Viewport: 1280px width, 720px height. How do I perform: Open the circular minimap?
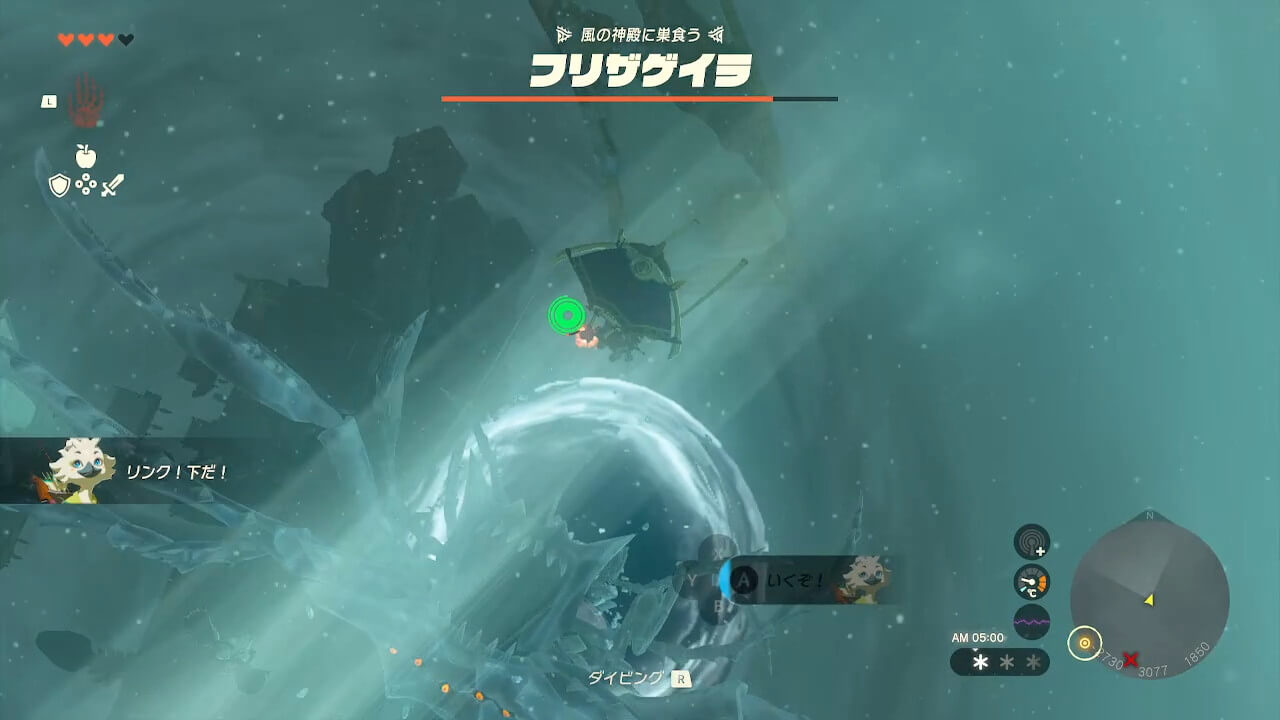(1149, 598)
